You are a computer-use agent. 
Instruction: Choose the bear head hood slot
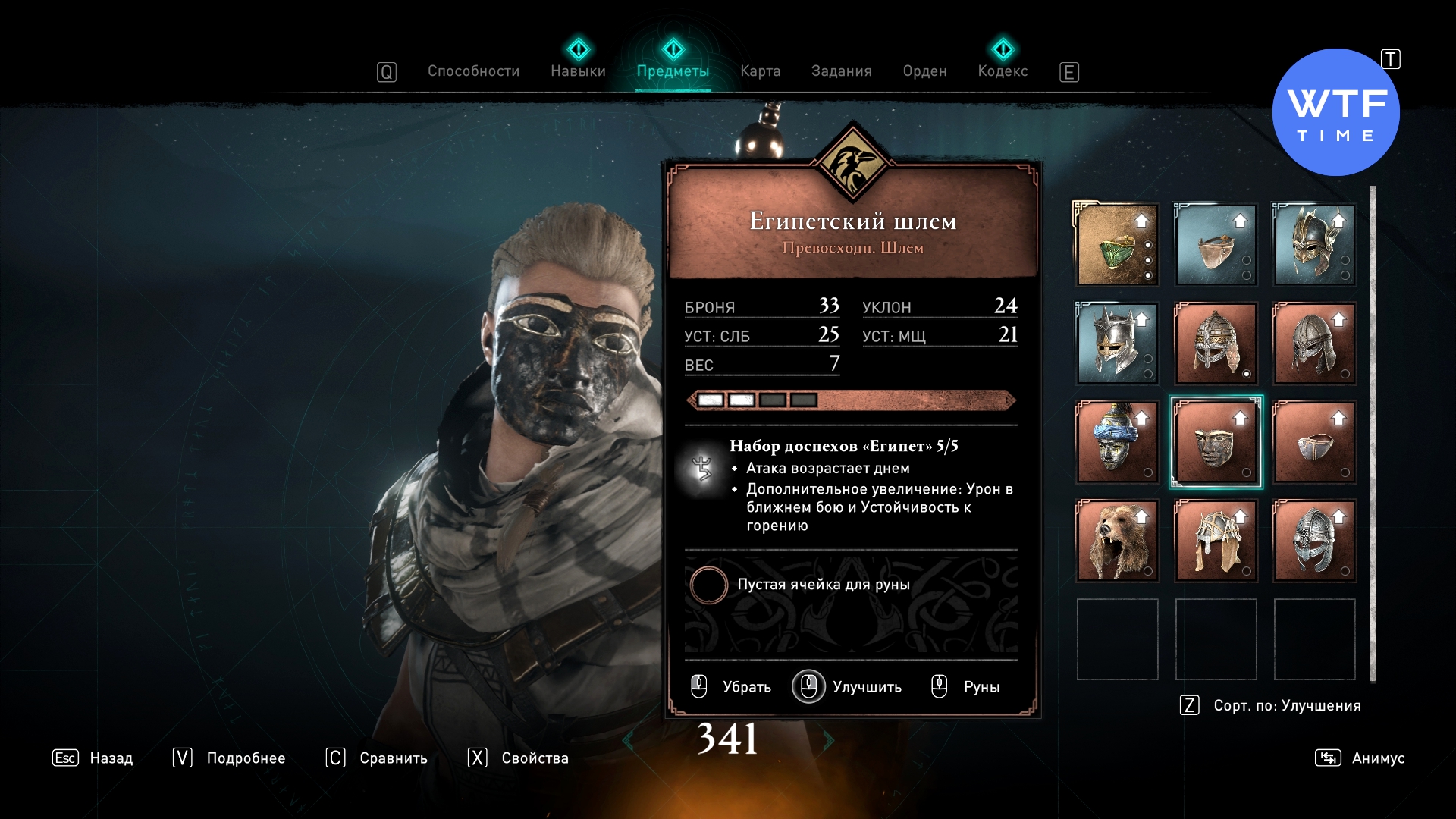[1117, 541]
